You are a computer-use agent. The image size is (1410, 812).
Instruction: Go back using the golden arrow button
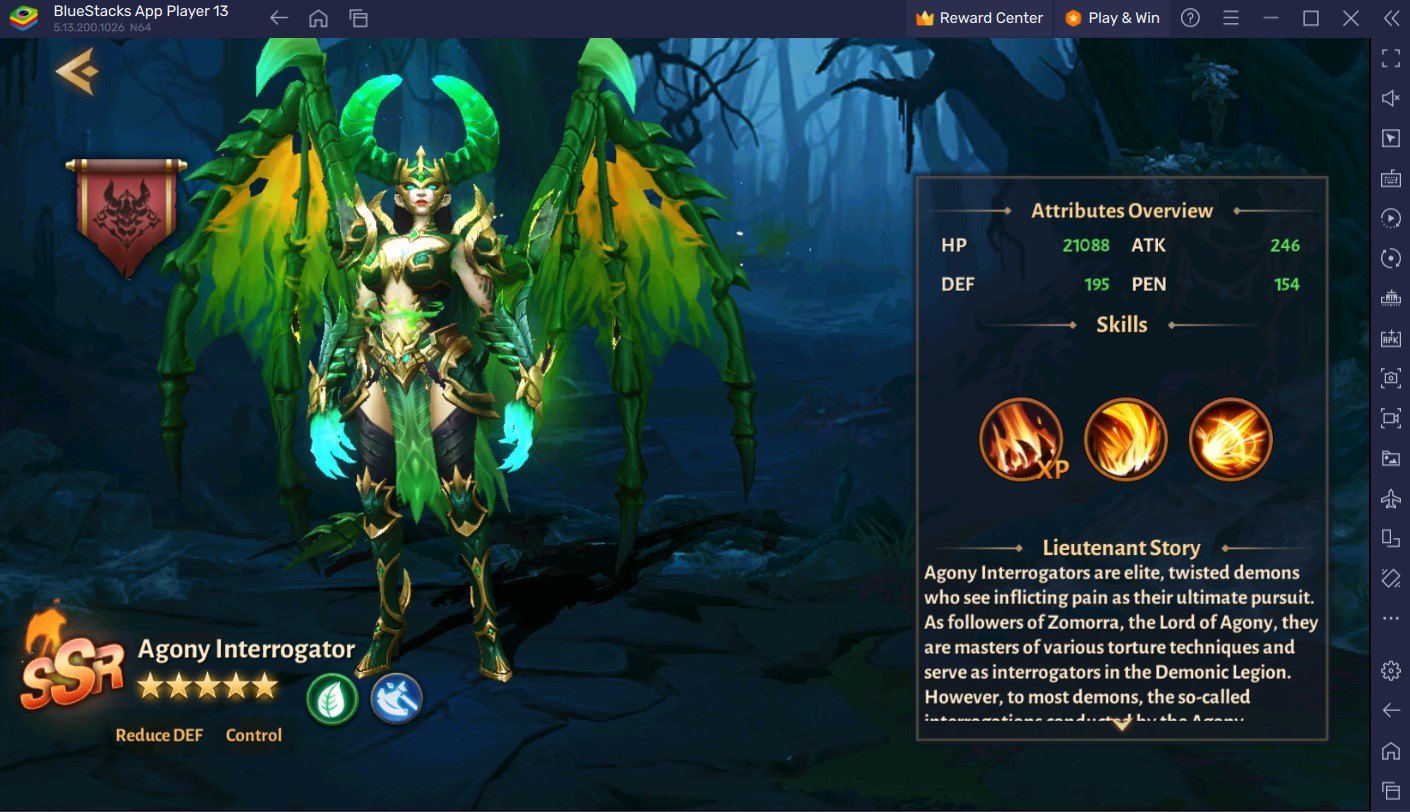tap(76, 72)
